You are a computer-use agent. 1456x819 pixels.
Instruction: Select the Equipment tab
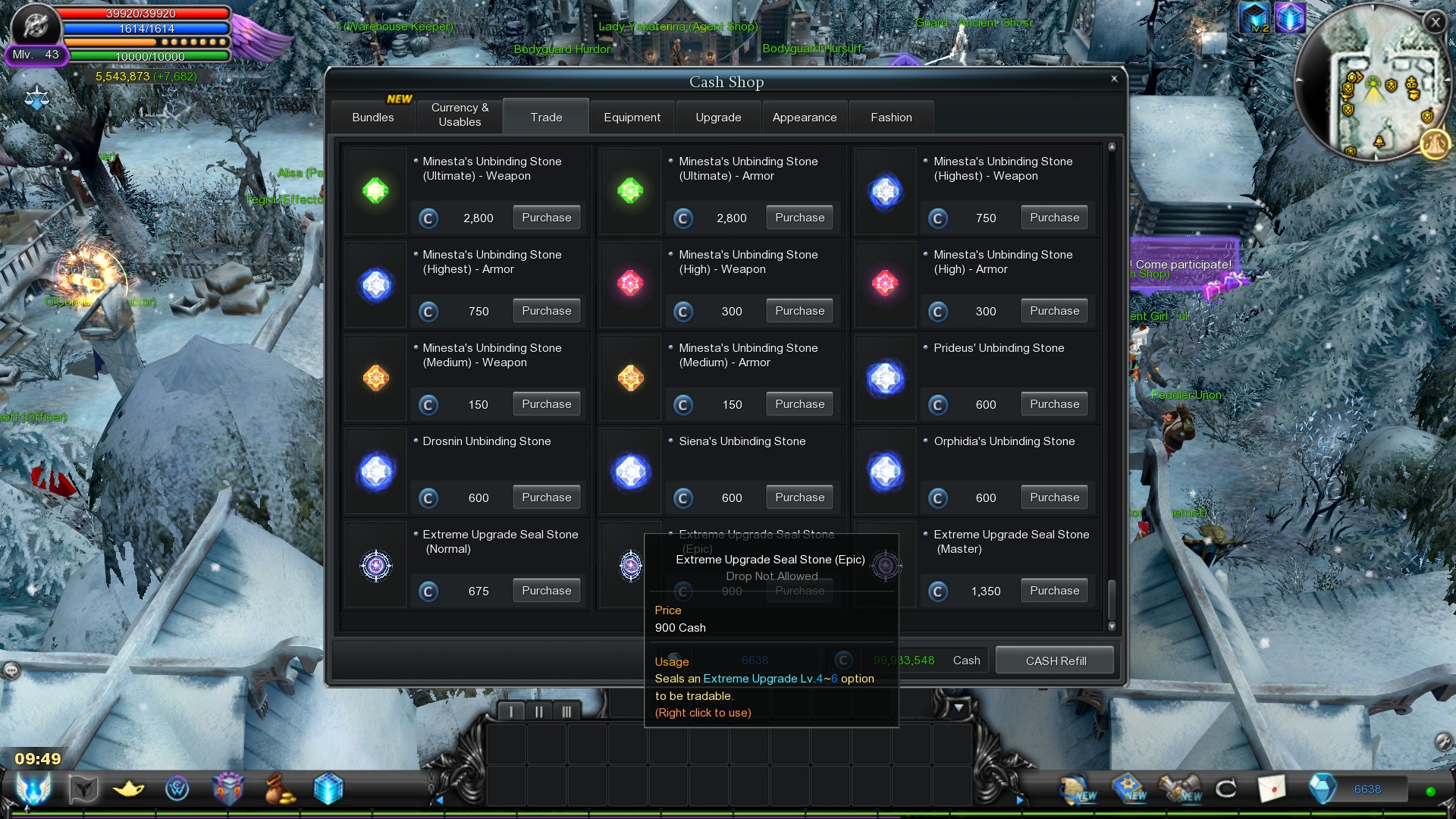coord(632,118)
